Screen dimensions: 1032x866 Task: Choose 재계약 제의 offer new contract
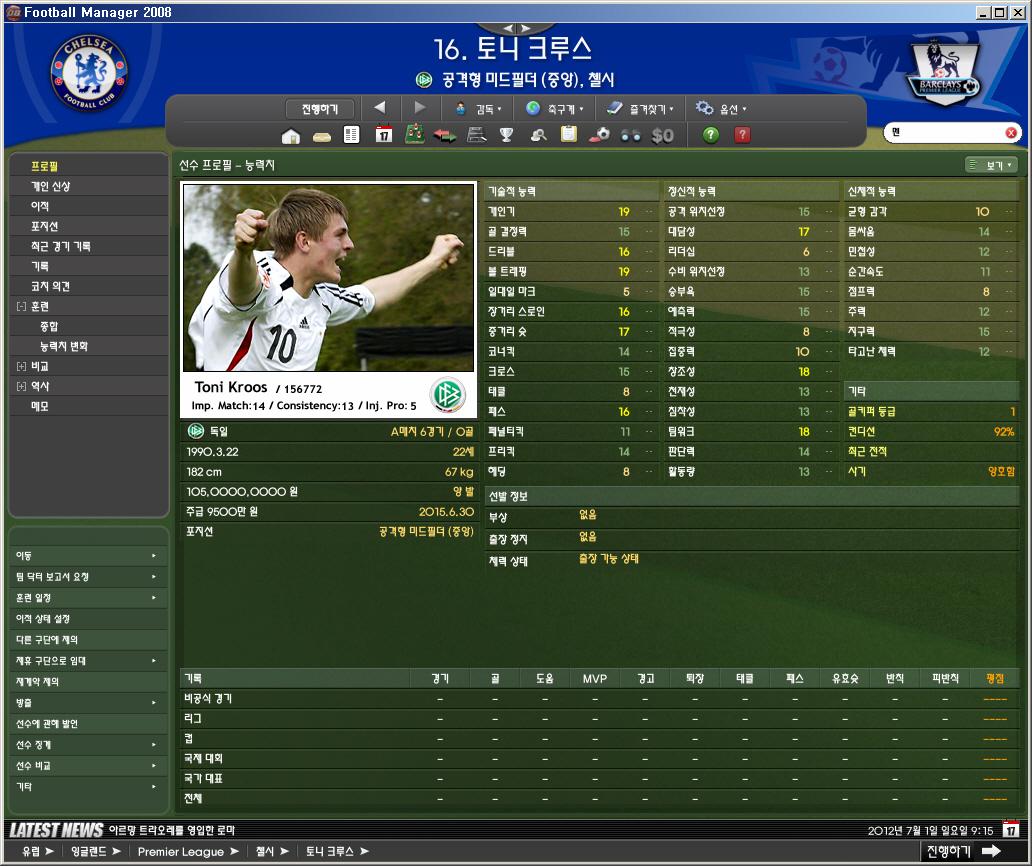click(37, 681)
